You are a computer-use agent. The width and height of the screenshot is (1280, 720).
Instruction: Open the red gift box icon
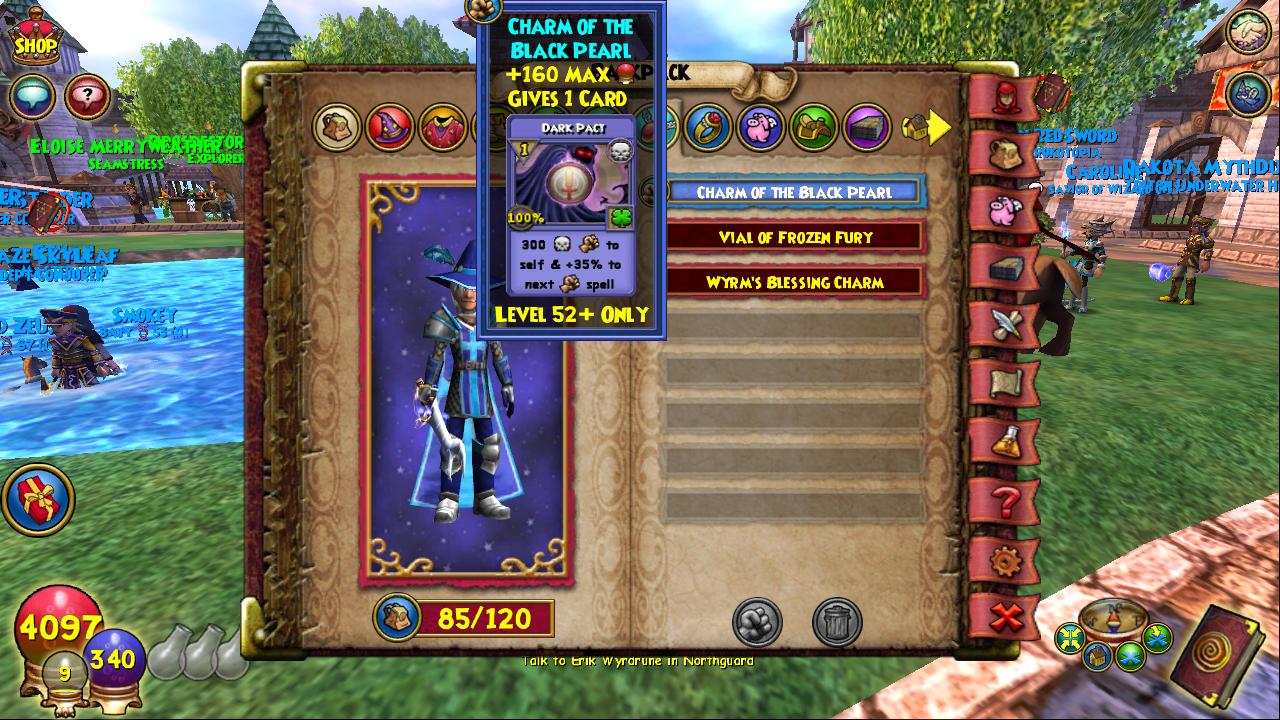pyautogui.click(x=39, y=498)
